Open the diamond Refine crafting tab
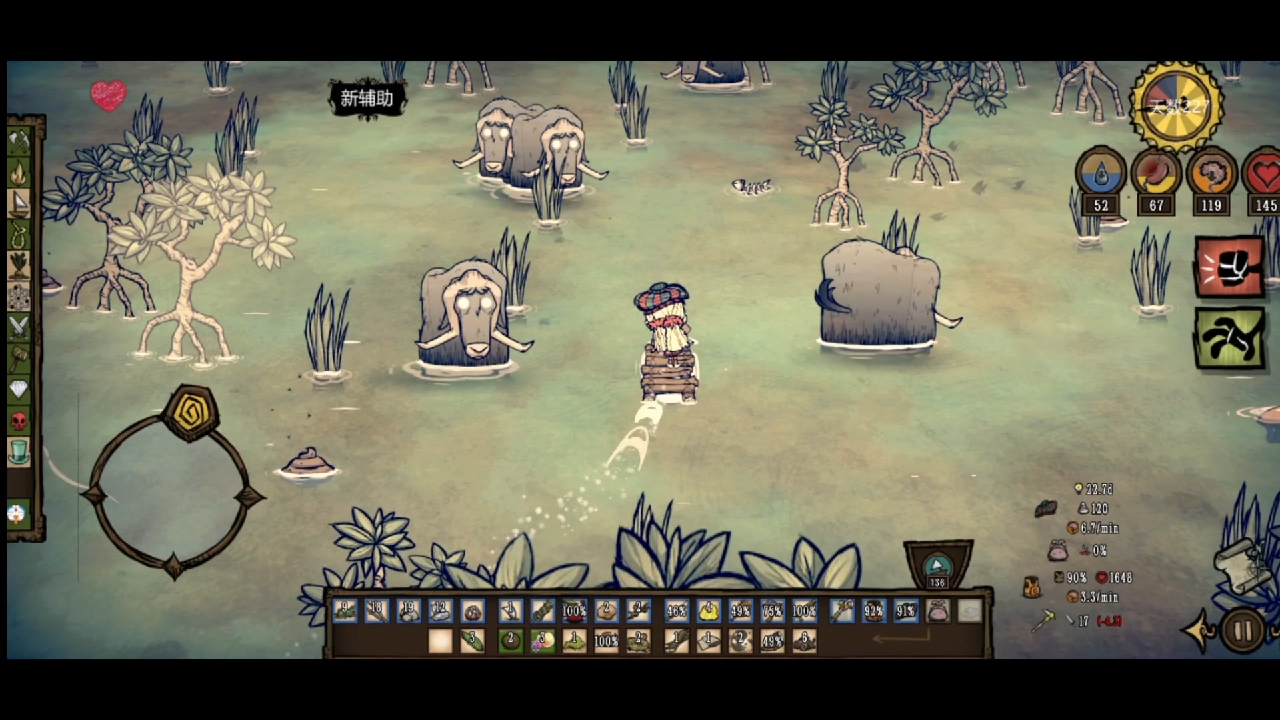This screenshot has height=720, width=1280. pyautogui.click(x=19, y=388)
